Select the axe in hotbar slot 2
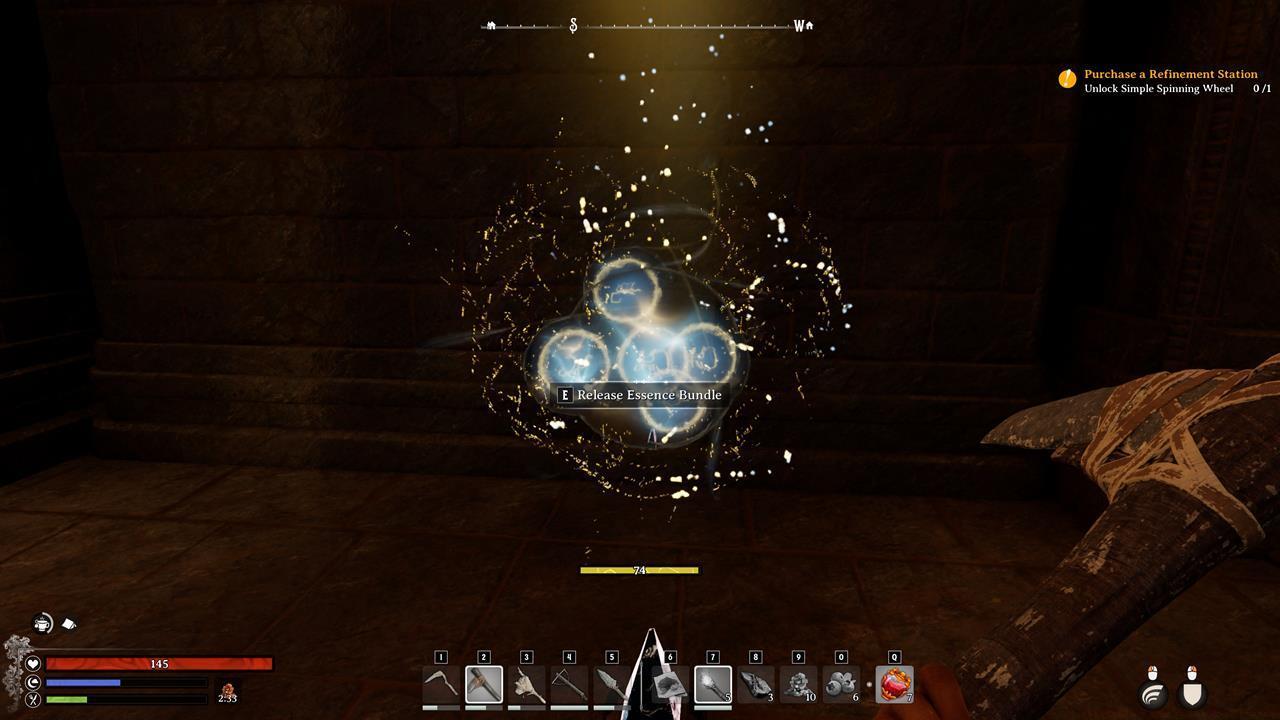Image resolution: width=1280 pixels, height=720 pixels. (484, 685)
